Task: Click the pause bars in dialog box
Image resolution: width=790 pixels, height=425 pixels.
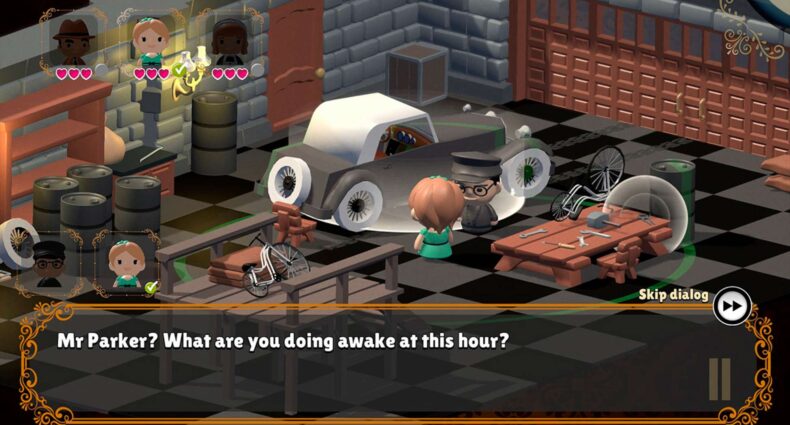Action: coord(720,379)
